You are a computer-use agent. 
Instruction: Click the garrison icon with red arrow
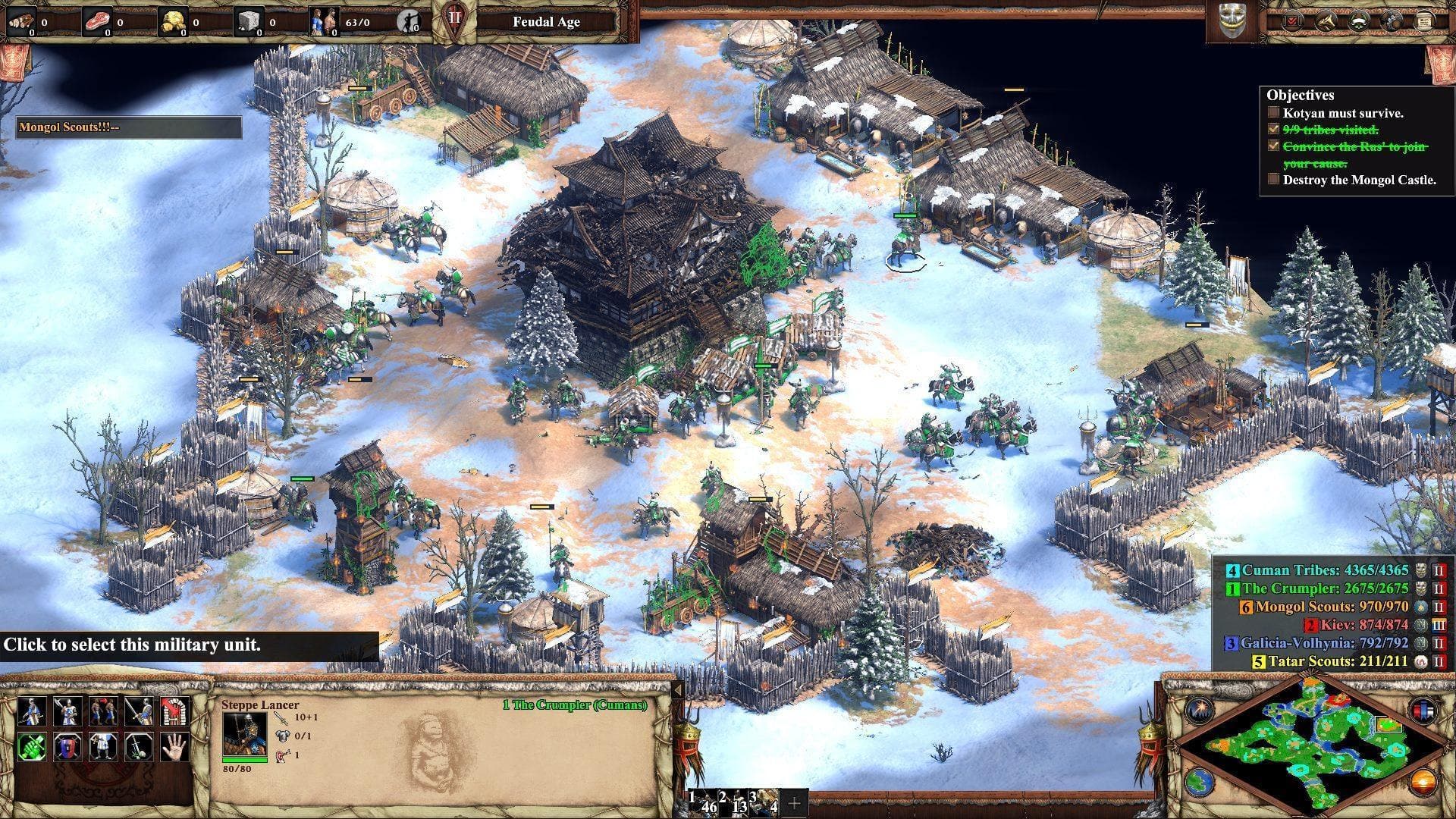pos(173,711)
